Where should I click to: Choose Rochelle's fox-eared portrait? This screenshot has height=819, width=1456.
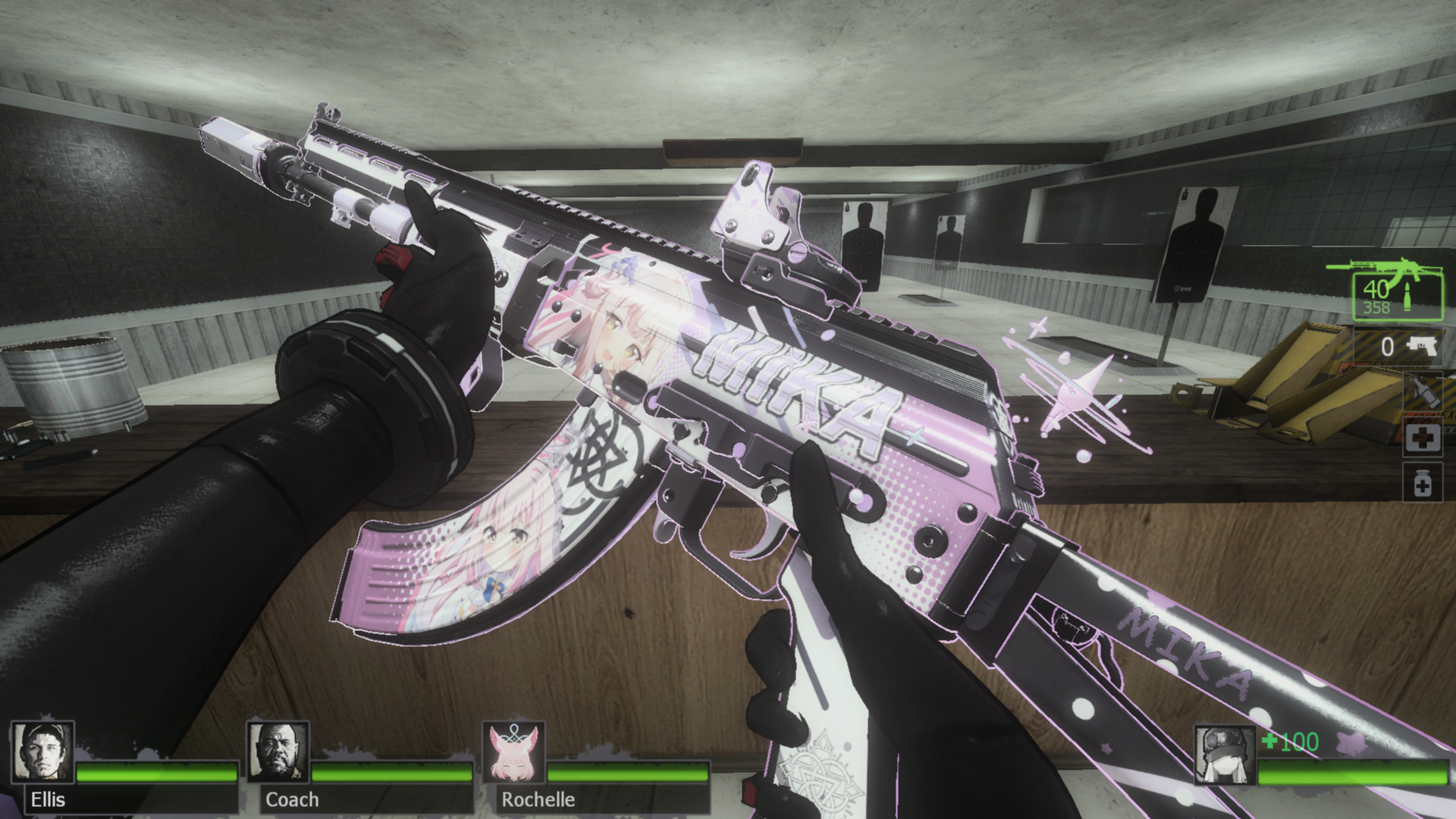click(x=514, y=752)
